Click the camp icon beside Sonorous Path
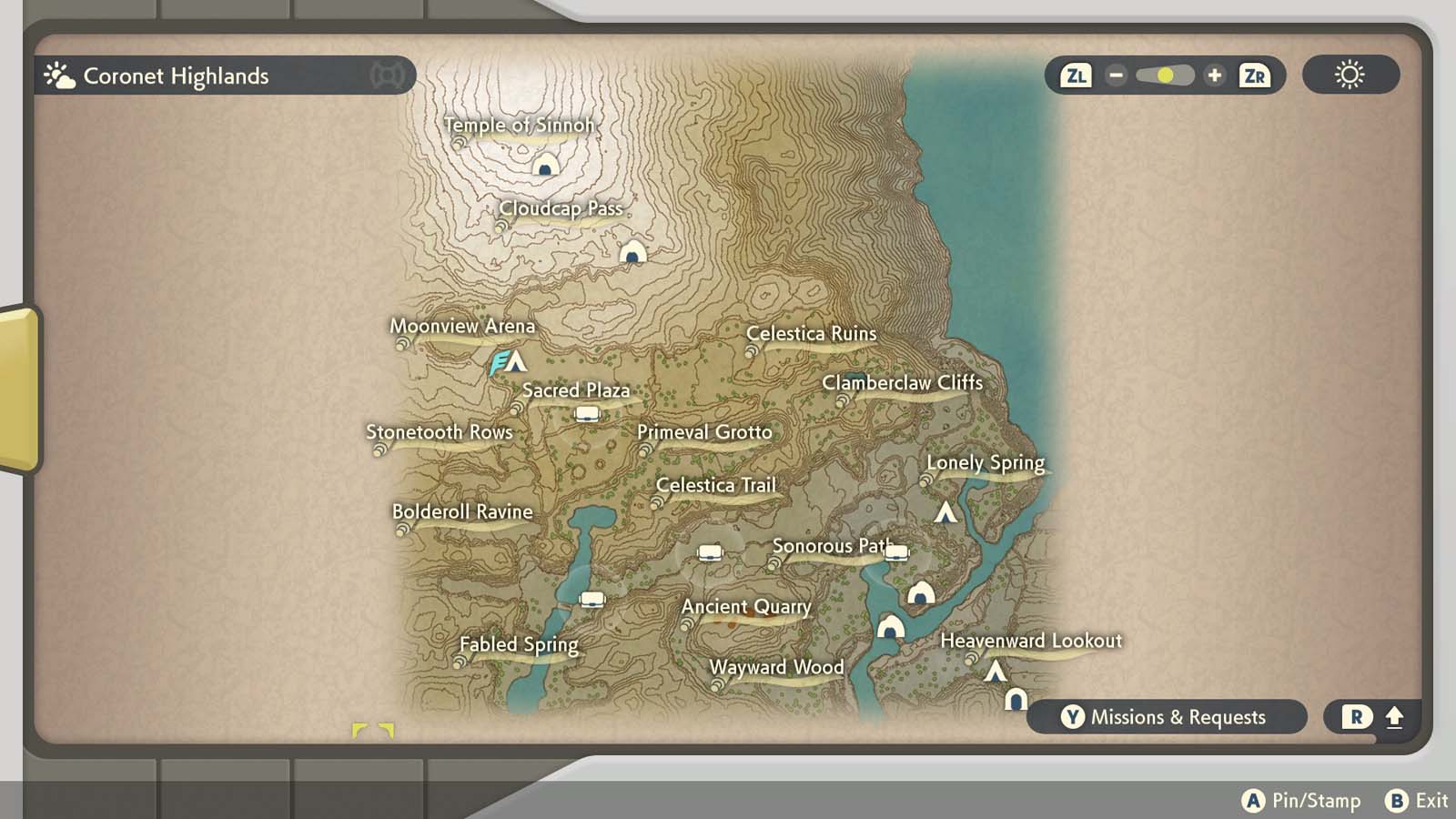 click(x=896, y=551)
